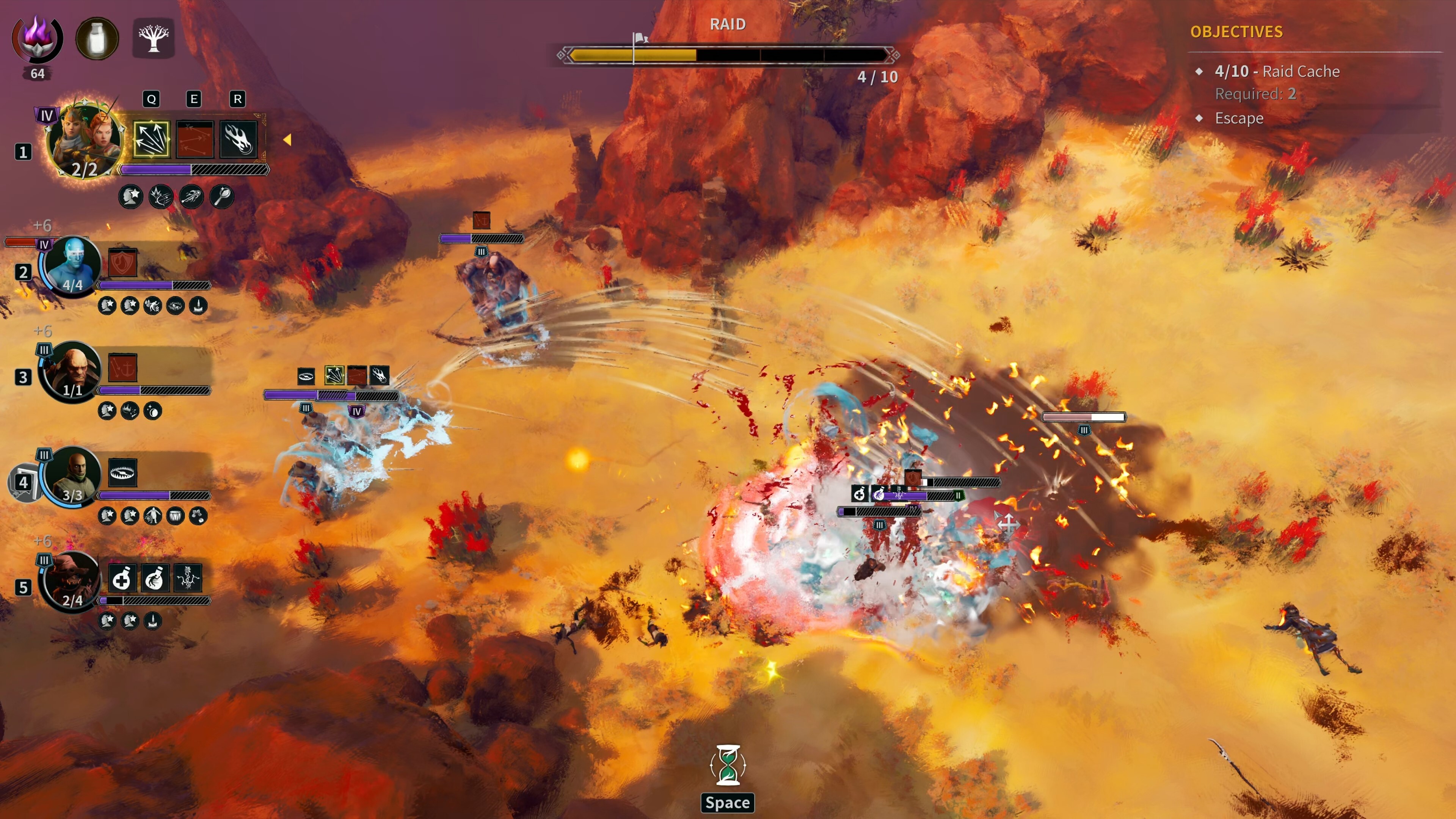Select the bald ogre hero portrait

coord(72,370)
